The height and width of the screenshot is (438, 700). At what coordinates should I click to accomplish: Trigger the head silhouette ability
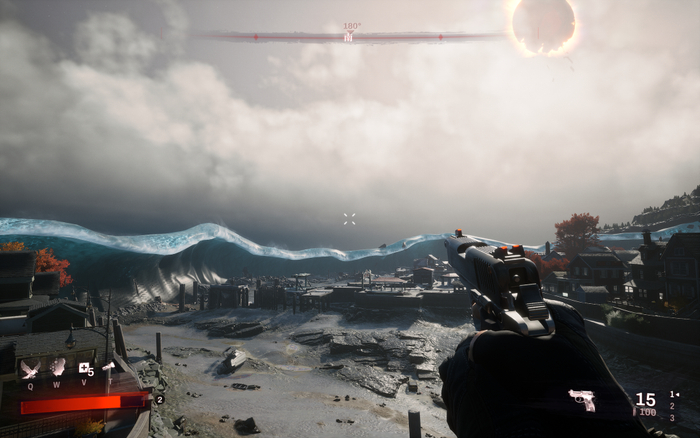[57, 367]
